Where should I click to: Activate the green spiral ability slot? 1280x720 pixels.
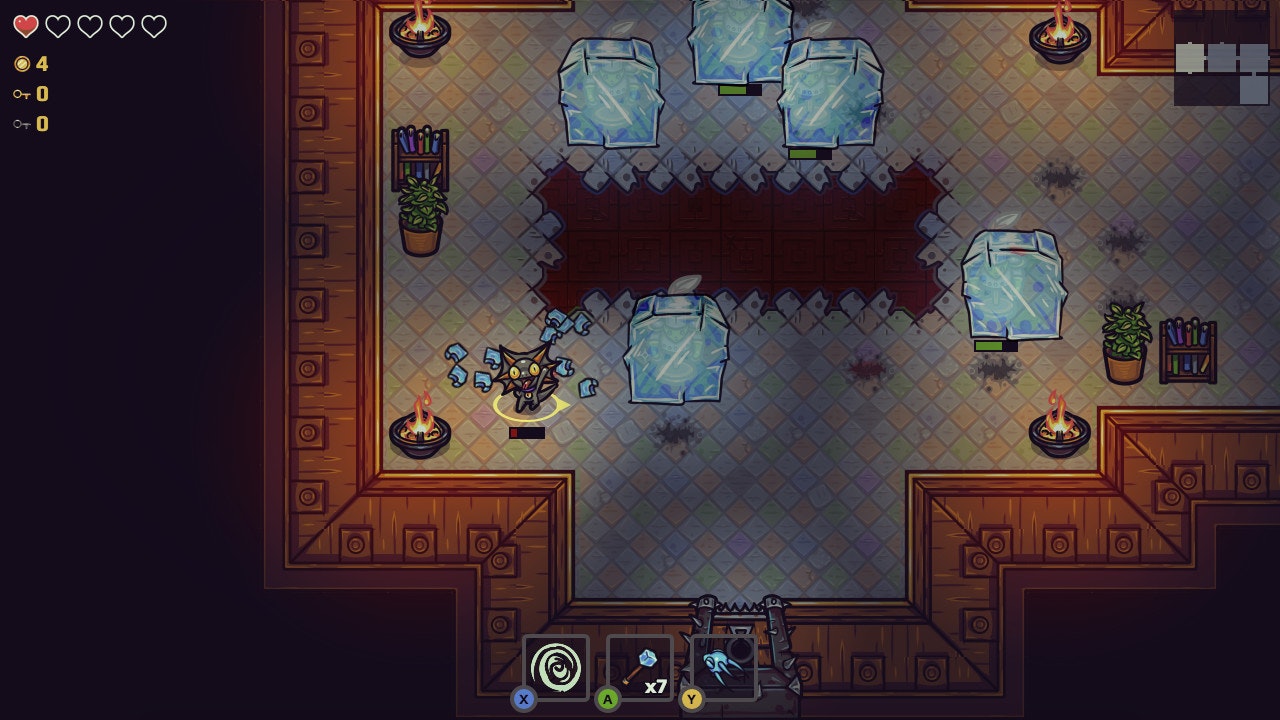coord(556,667)
